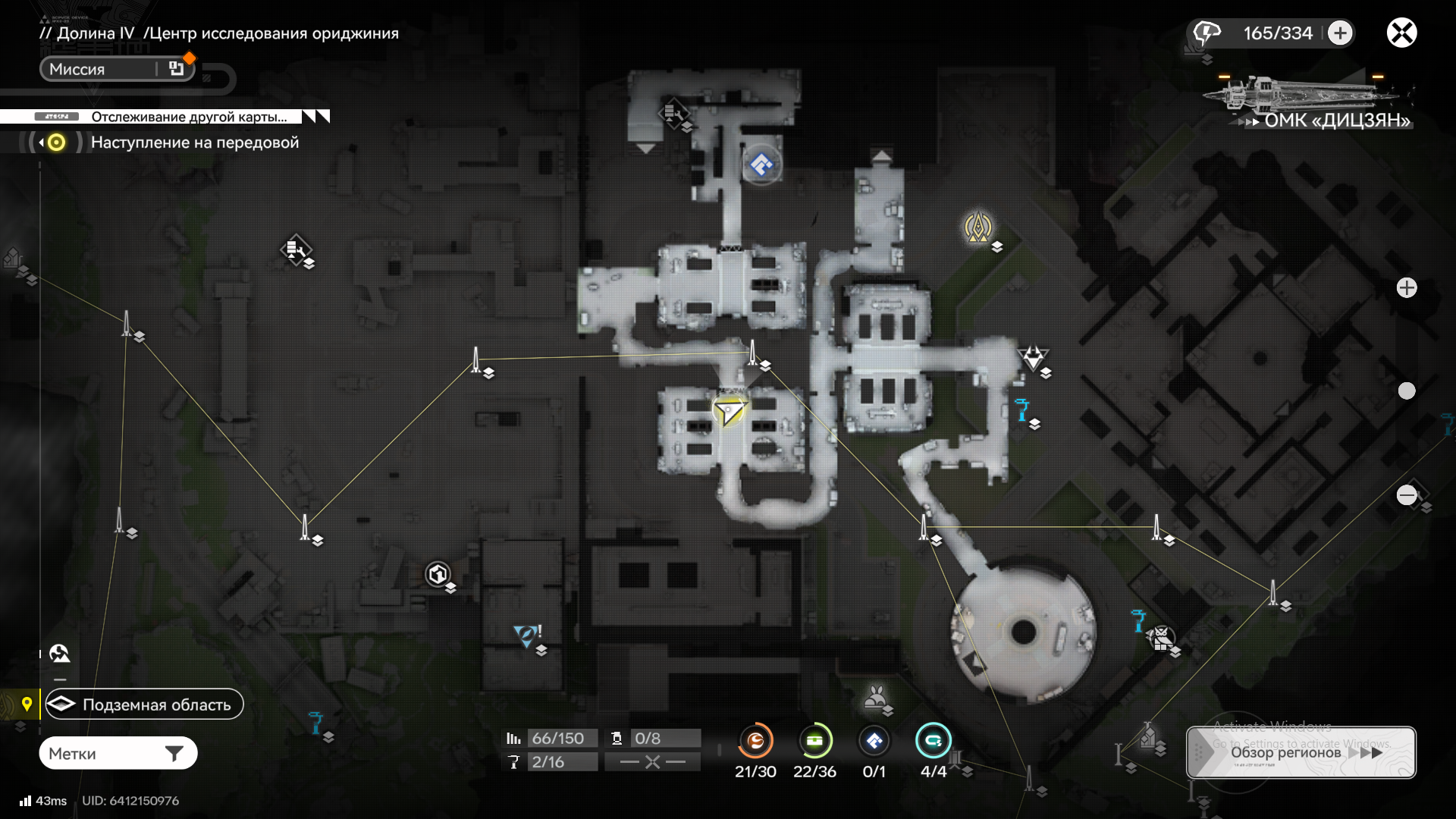Viewport: 1456px width, 819px height.
Task: Show the orange collectible tracker 21/30
Action: pyautogui.click(x=755, y=741)
